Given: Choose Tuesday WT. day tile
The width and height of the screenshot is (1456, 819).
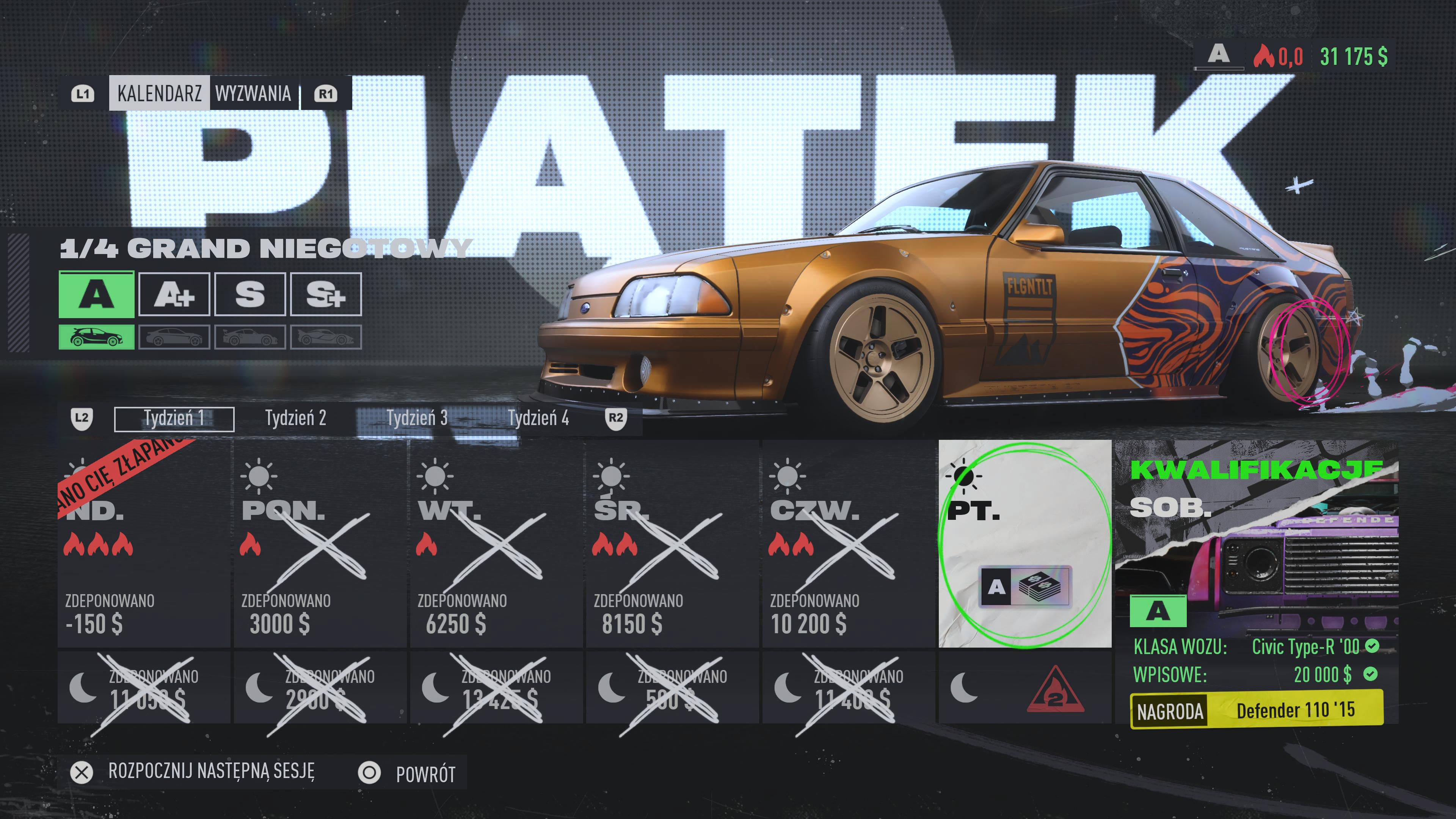Looking at the screenshot, I should coord(496,544).
